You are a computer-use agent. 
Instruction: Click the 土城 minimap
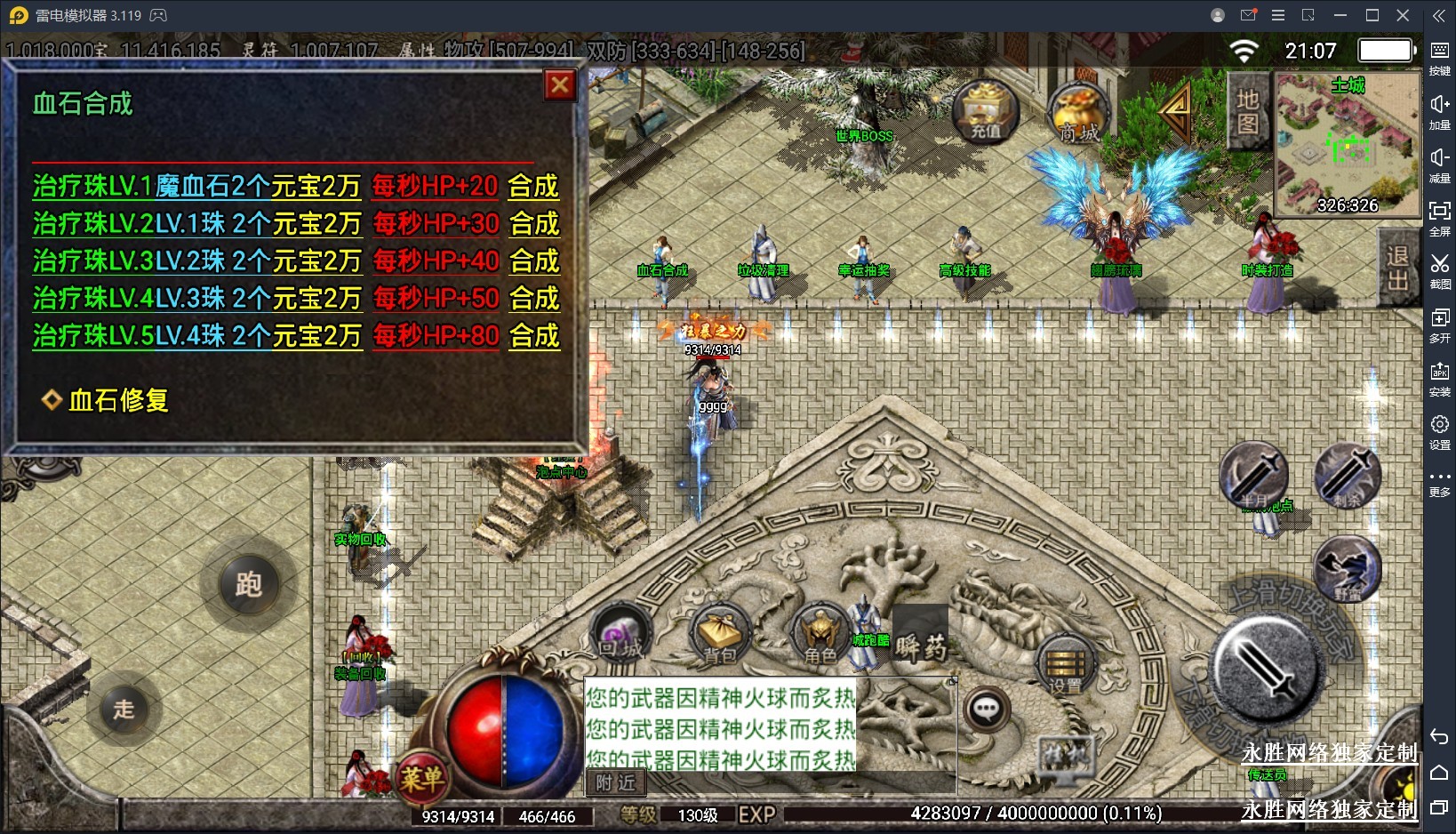(1348, 144)
